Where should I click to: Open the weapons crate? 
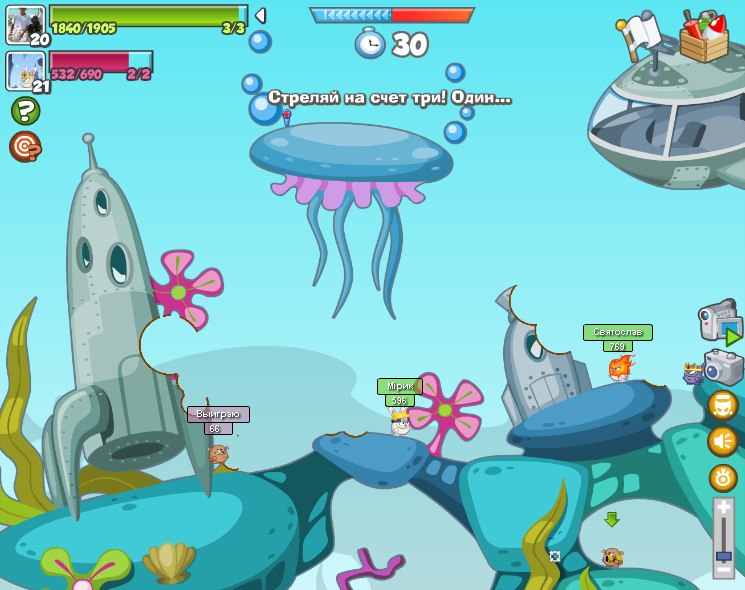(704, 36)
